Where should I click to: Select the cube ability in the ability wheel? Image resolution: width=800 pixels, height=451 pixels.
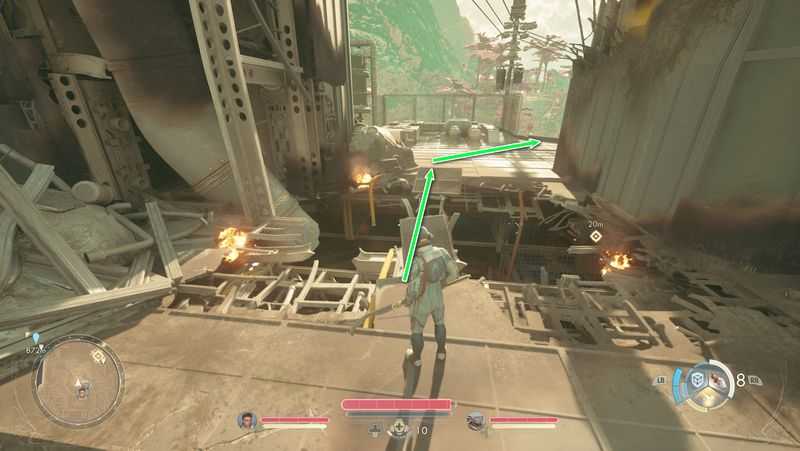click(698, 379)
